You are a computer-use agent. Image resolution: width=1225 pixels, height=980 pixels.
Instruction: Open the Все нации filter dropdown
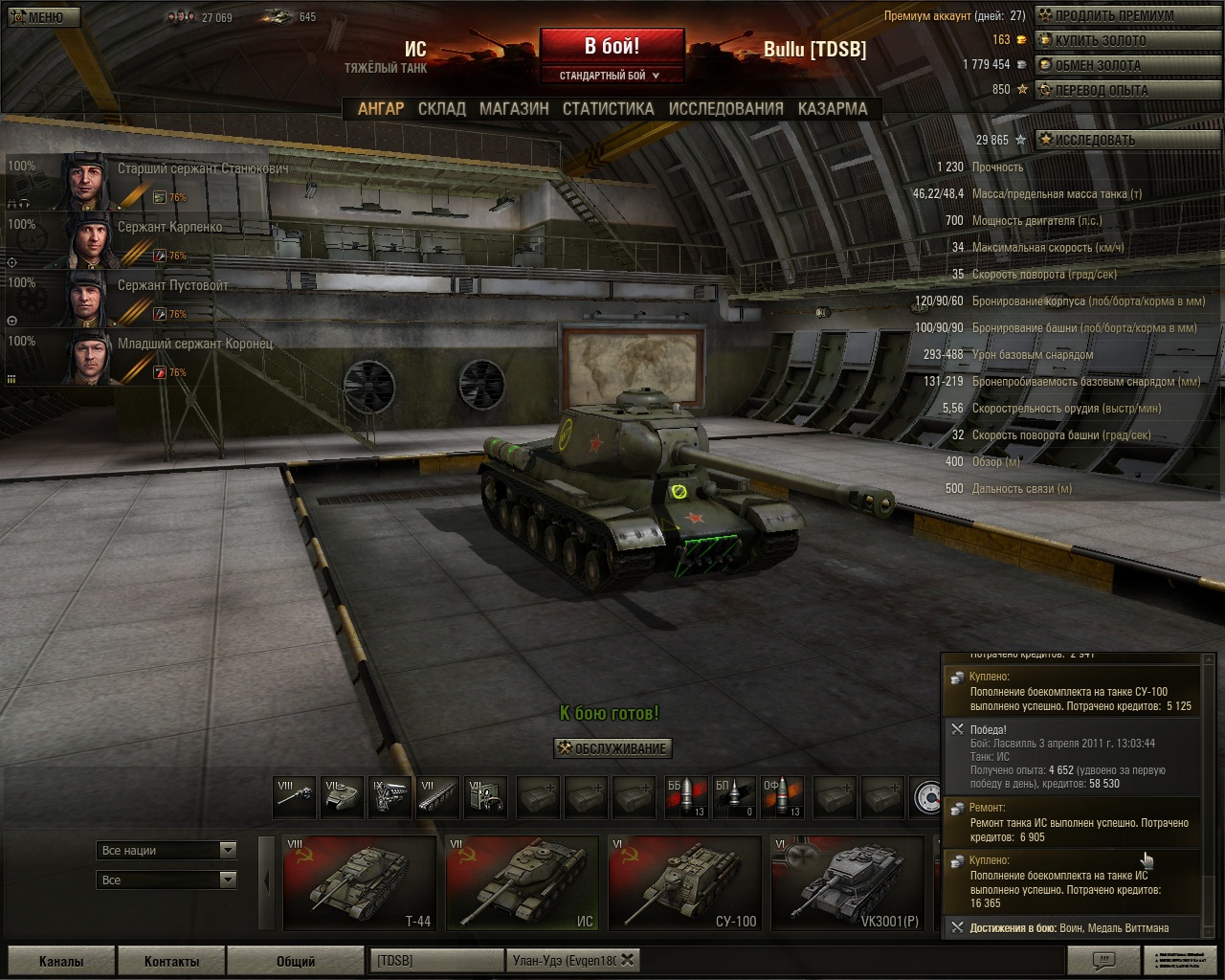[x=166, y=850]
